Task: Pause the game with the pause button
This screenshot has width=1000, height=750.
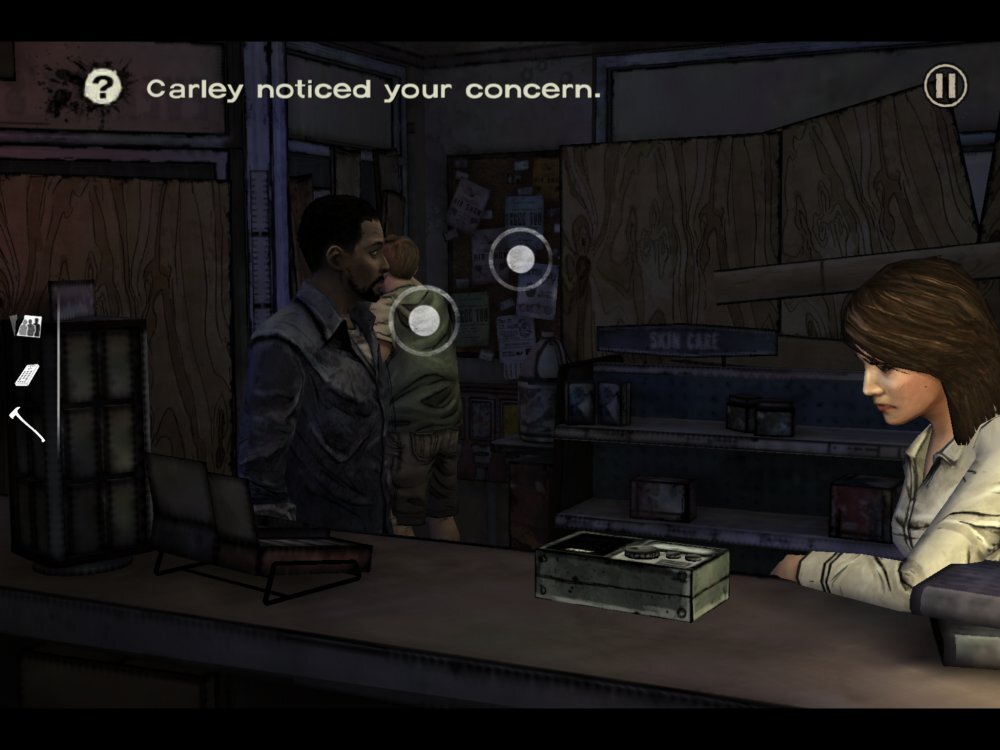Action: tap(944, 86)
